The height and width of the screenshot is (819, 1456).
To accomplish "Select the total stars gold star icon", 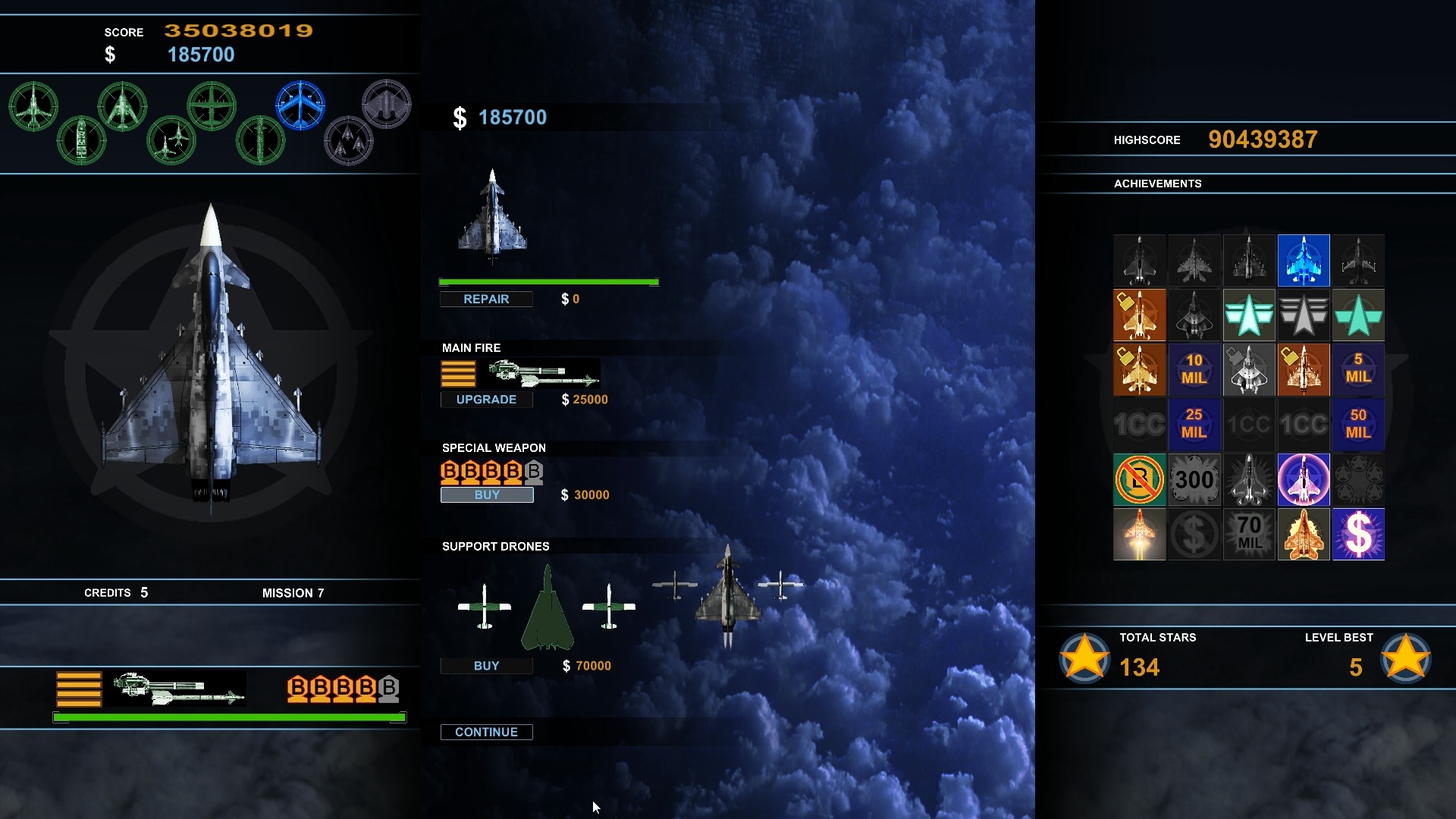I will coord(1084,657).
